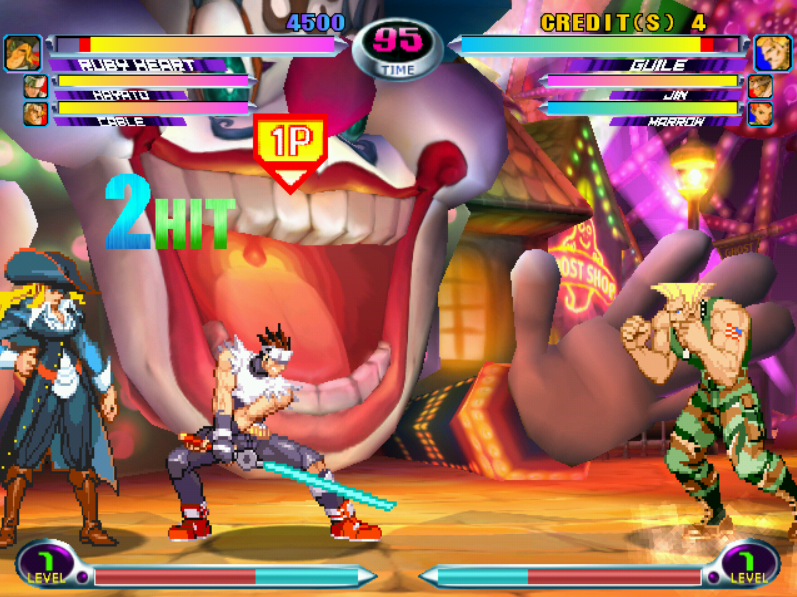Select Cable's assist portrait

click(36, 113)
